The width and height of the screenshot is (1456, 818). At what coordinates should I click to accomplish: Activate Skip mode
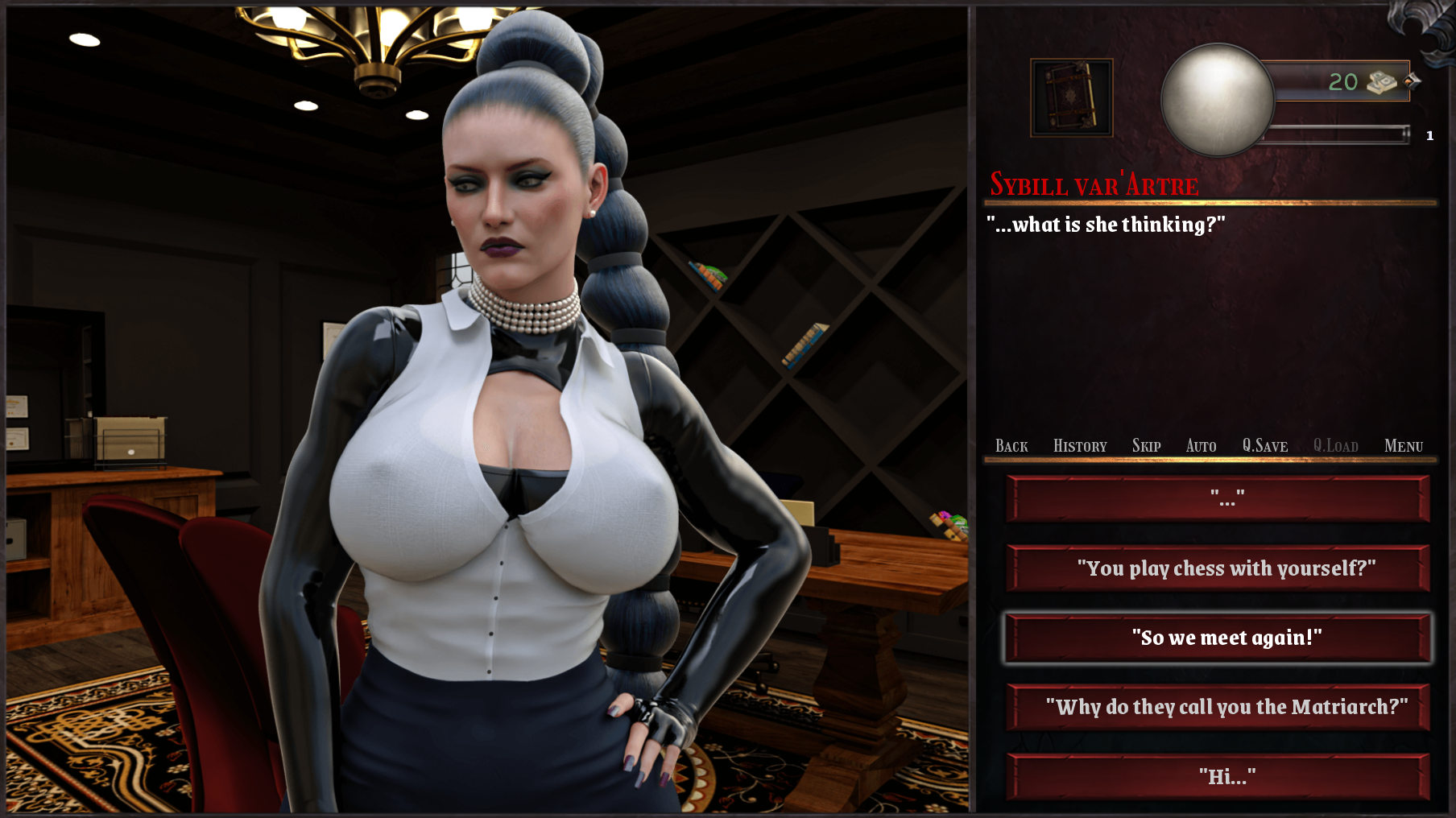click(x=1146, y=446)
